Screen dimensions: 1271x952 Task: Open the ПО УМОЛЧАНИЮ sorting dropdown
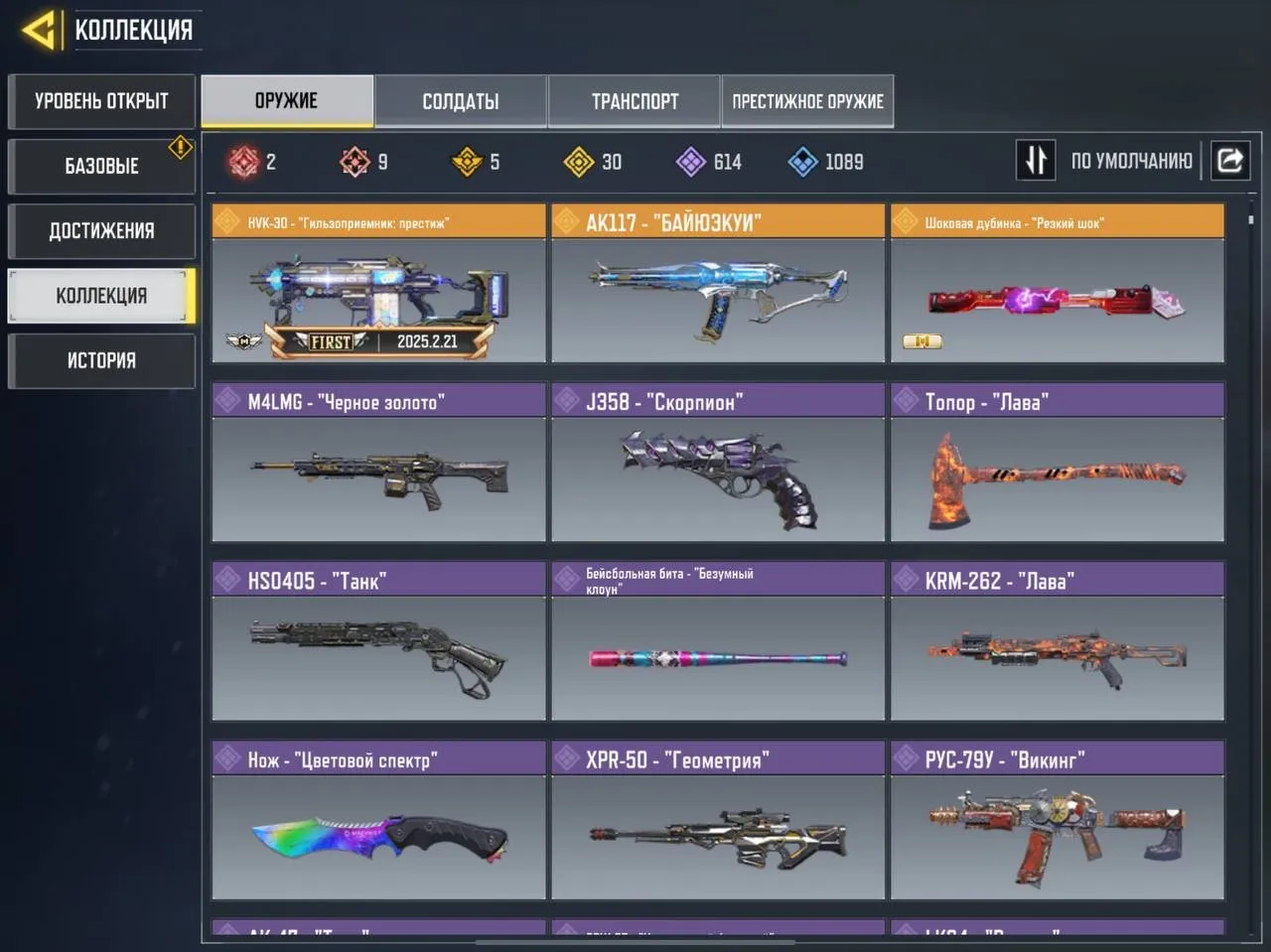pyautogui.click(x=1130, y=160)
